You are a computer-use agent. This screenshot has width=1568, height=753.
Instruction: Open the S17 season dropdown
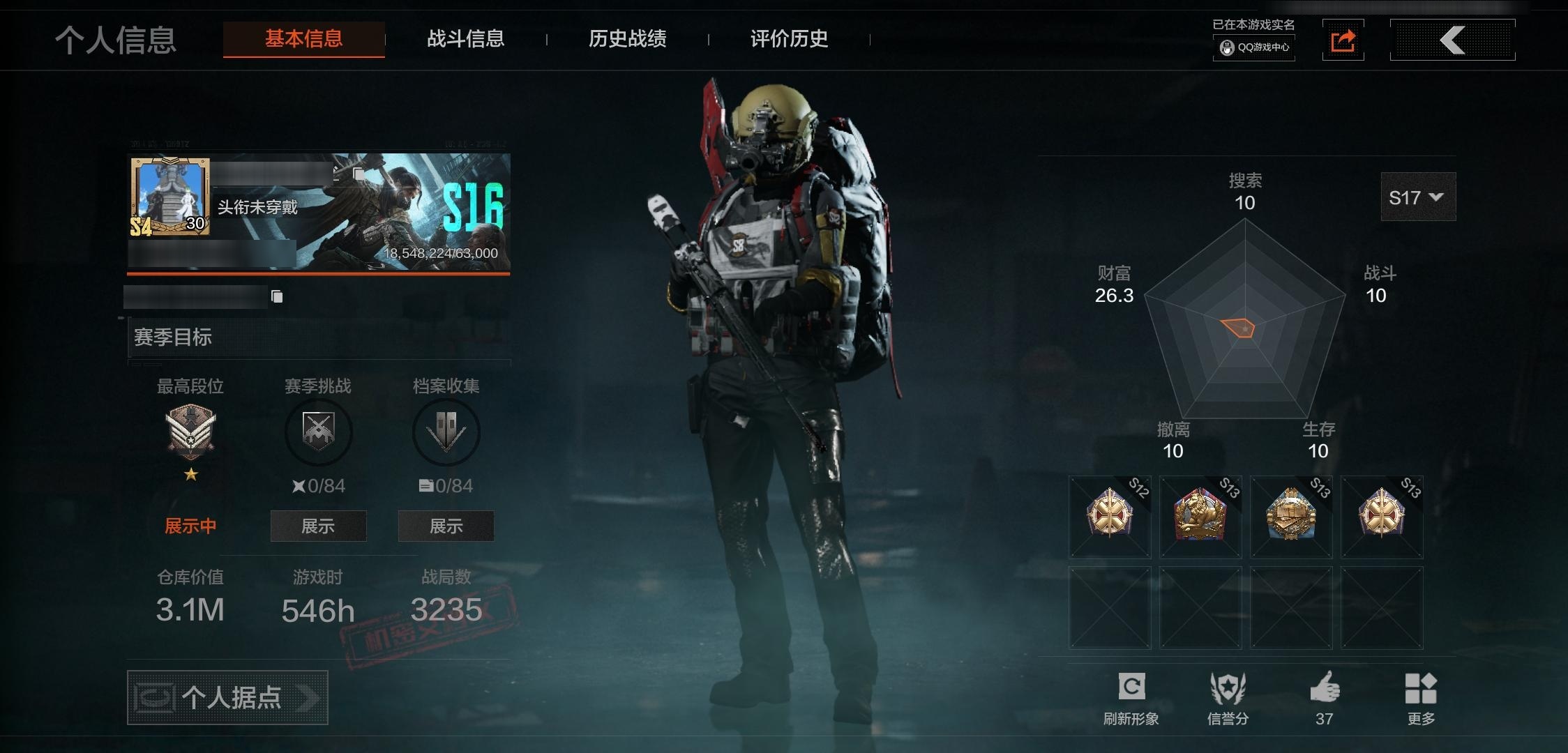1417,197
